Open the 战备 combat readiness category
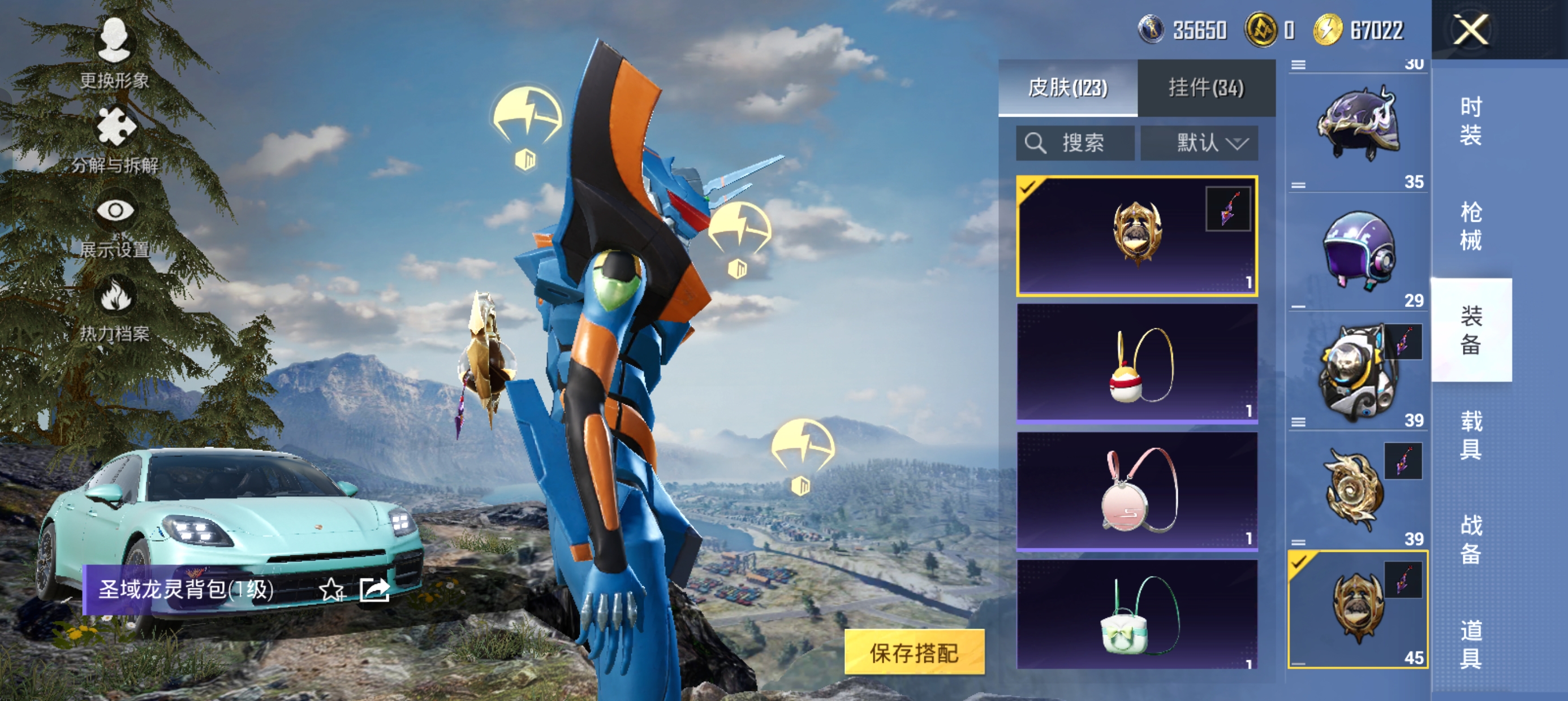 pos(1471,539)
